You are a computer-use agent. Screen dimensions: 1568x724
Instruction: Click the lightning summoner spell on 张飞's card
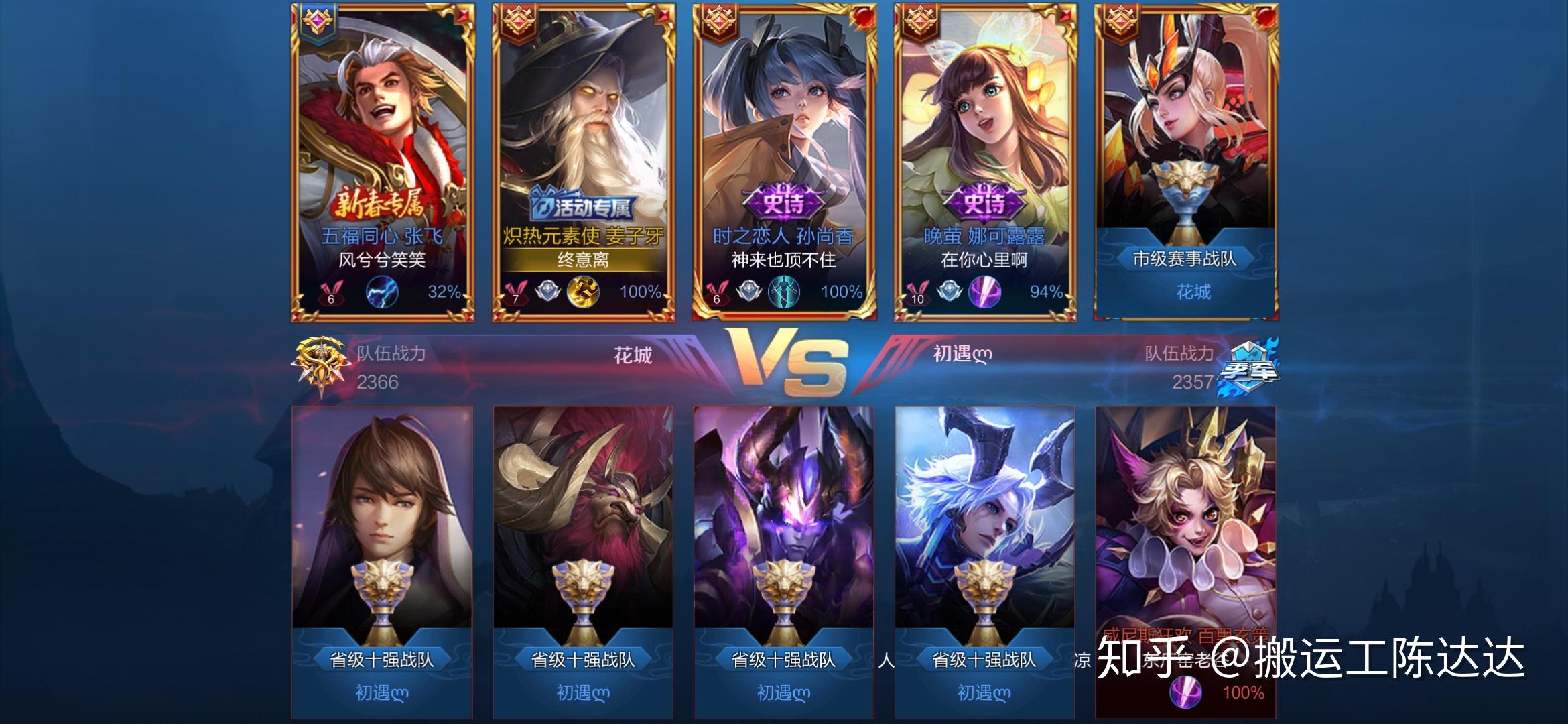click(x=383, y=293)
